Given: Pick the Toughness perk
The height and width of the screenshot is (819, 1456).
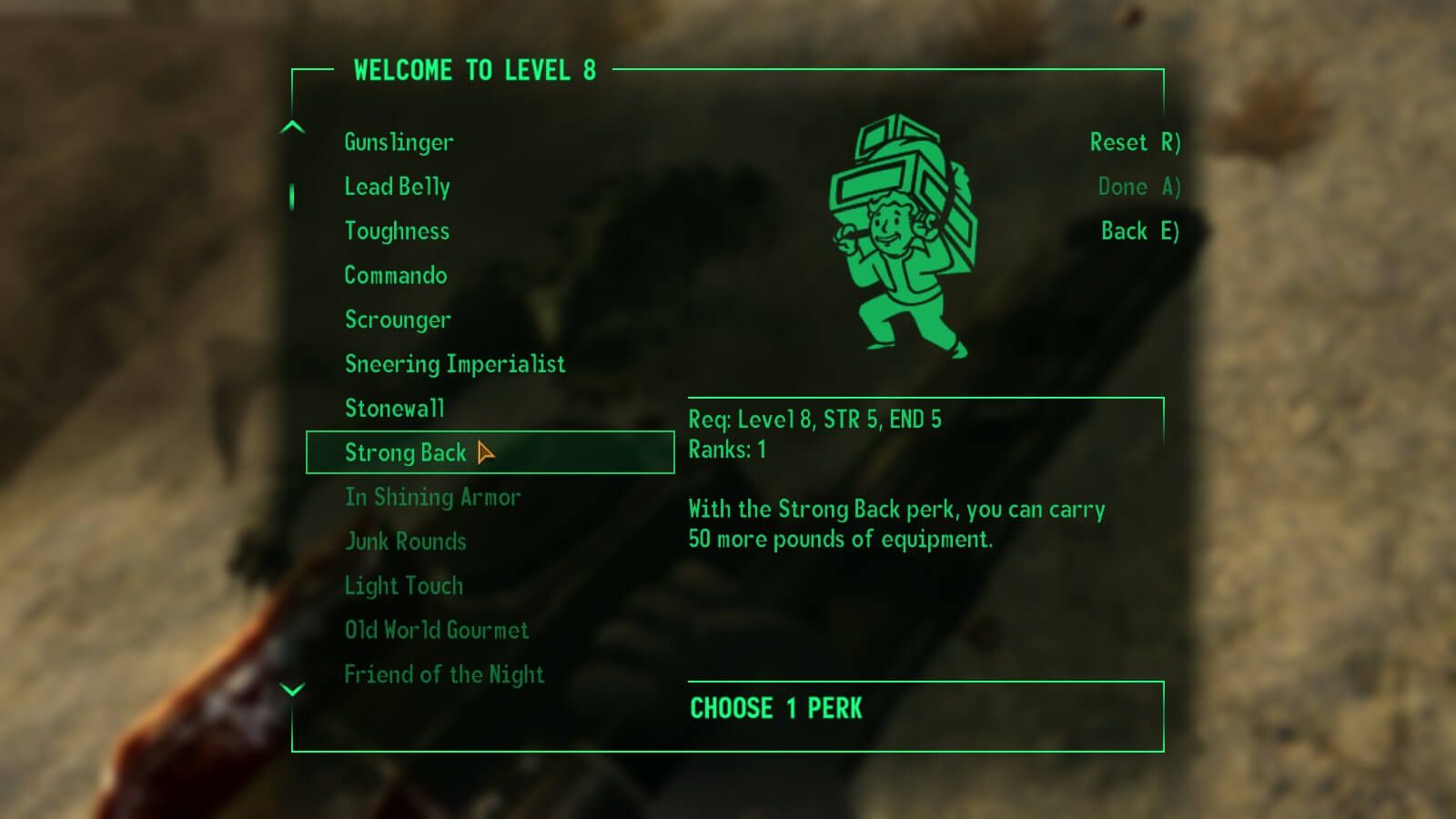Looking at the screenshot, I should coord(397,231).
